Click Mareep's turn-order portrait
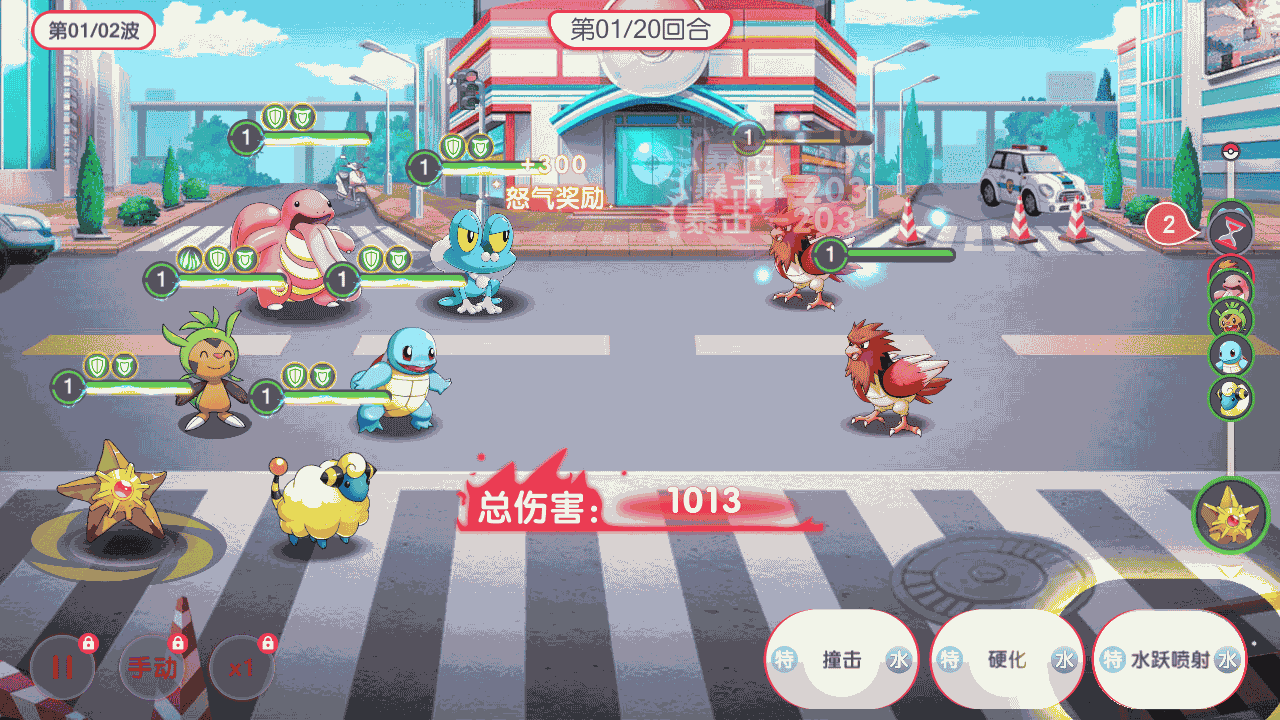The height and width of the screenshot is (720, 1280). tap(1230, 398)
